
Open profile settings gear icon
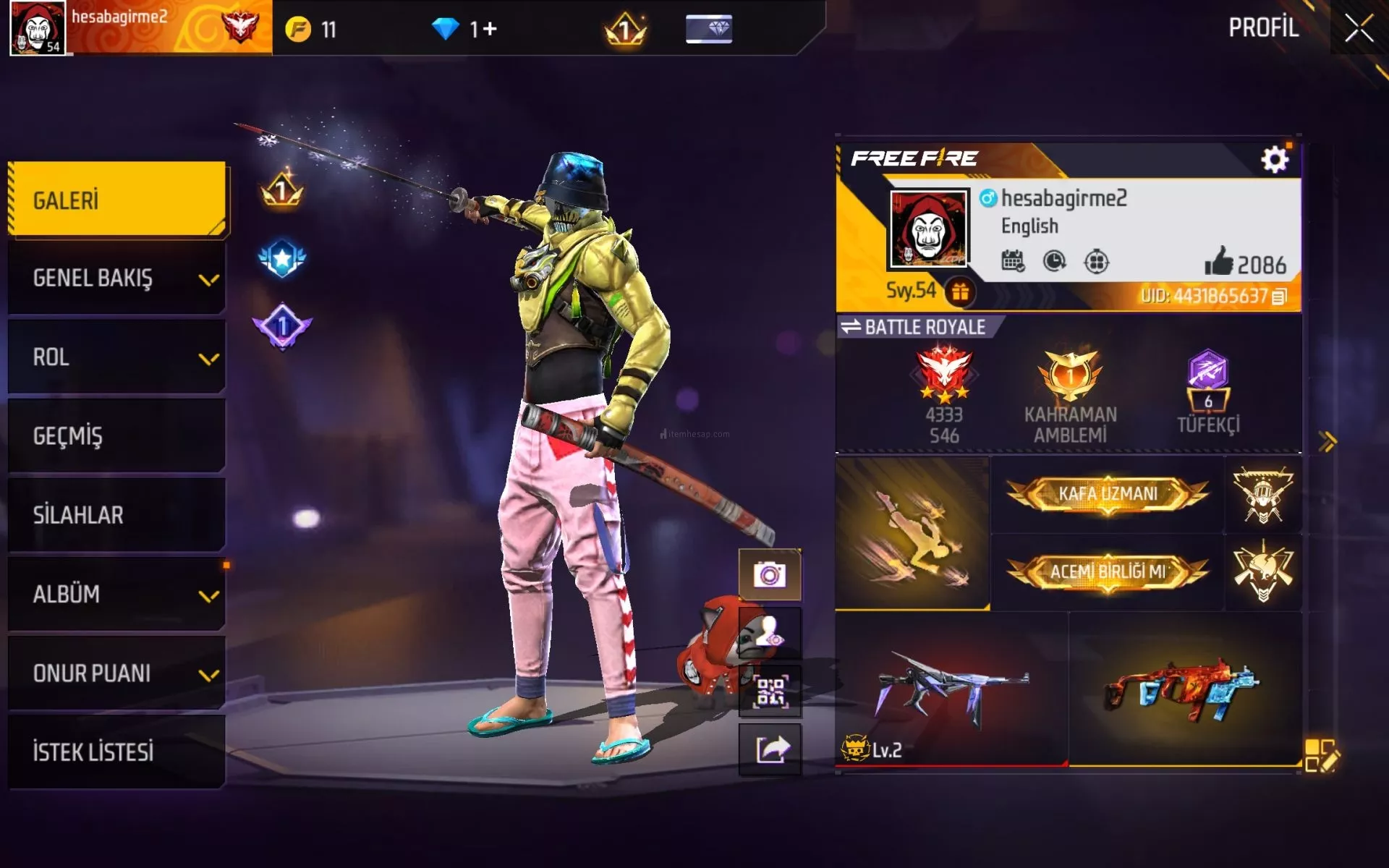click(x=1274, y=159)
